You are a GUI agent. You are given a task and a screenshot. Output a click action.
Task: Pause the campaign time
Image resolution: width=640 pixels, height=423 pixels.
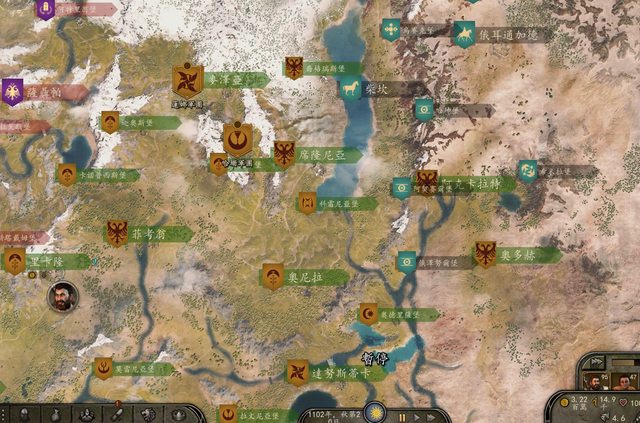403,415
